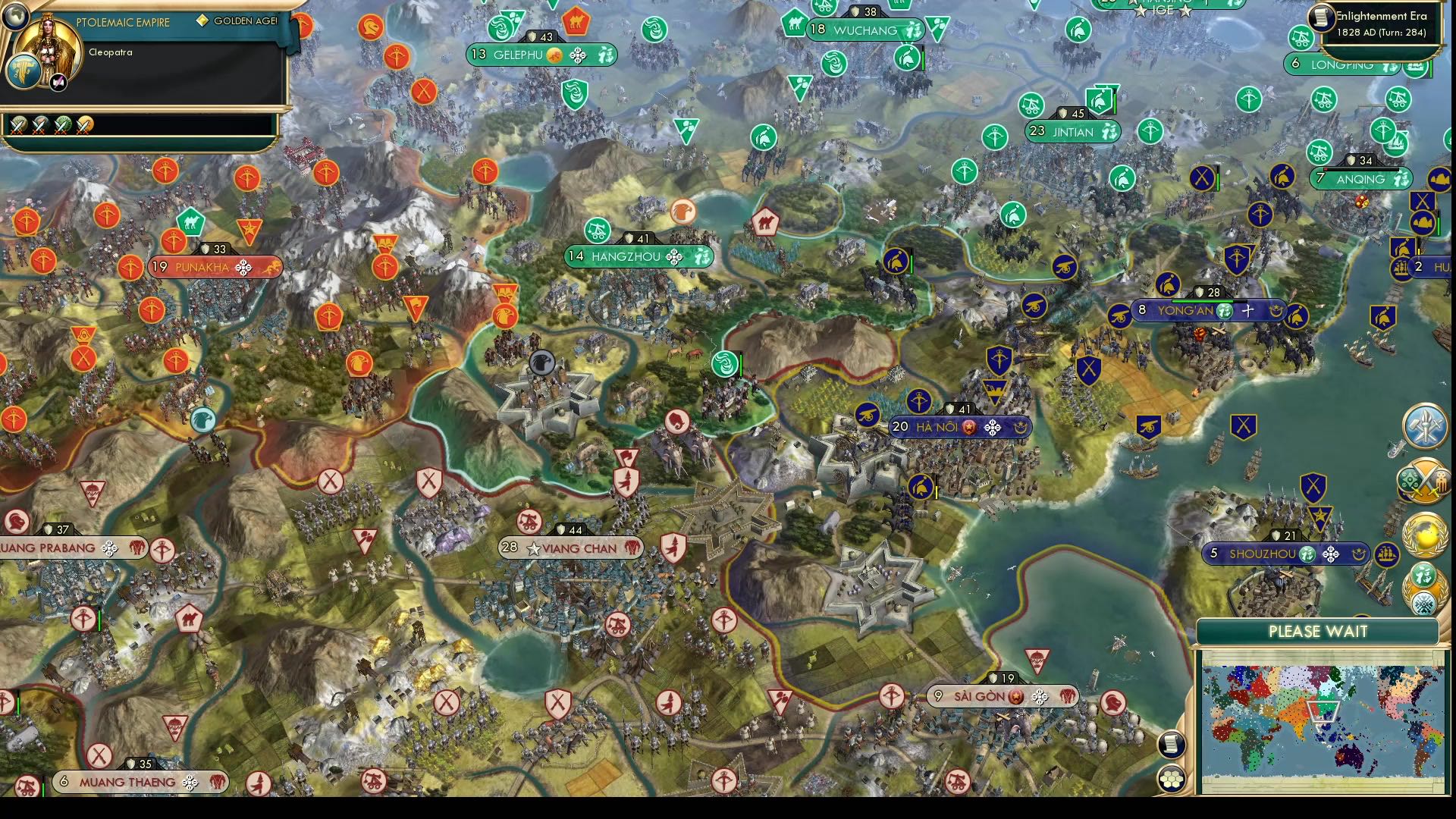
Task: Click the Vietnam emblem on the Hà Nội banner
Action: [x=968, y=426]
